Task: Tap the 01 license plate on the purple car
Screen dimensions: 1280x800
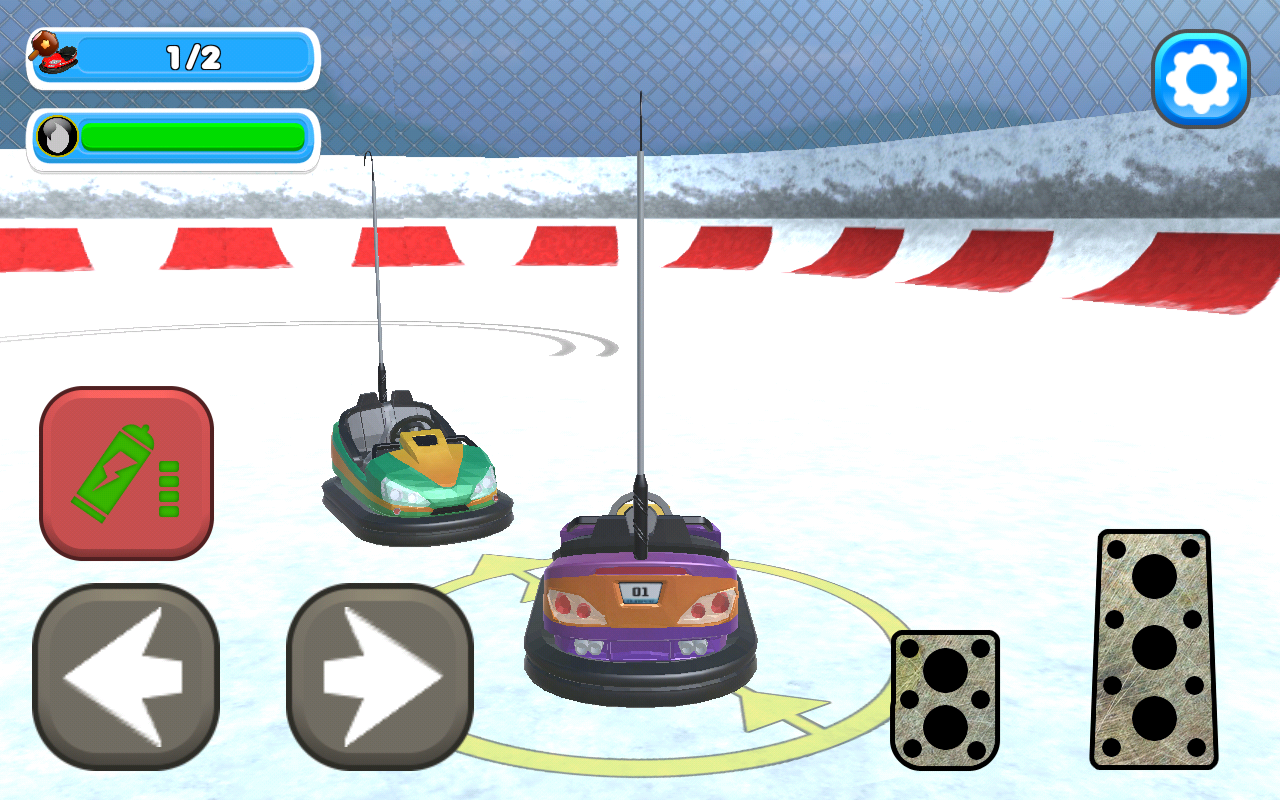Action: click(x=638, y=593)
